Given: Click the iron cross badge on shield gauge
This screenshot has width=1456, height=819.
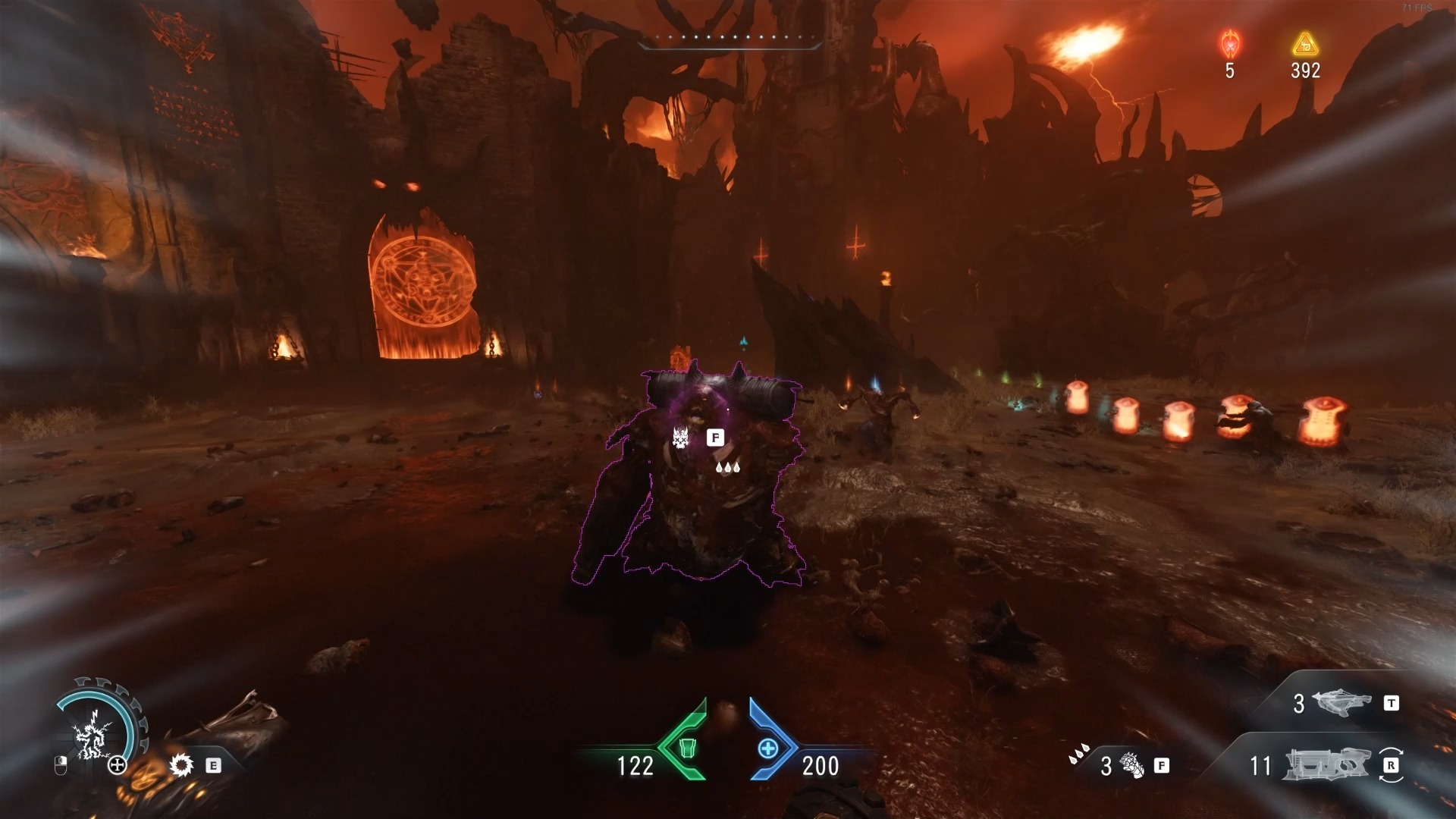Looking at the screenshot, I should coord(118,765).
